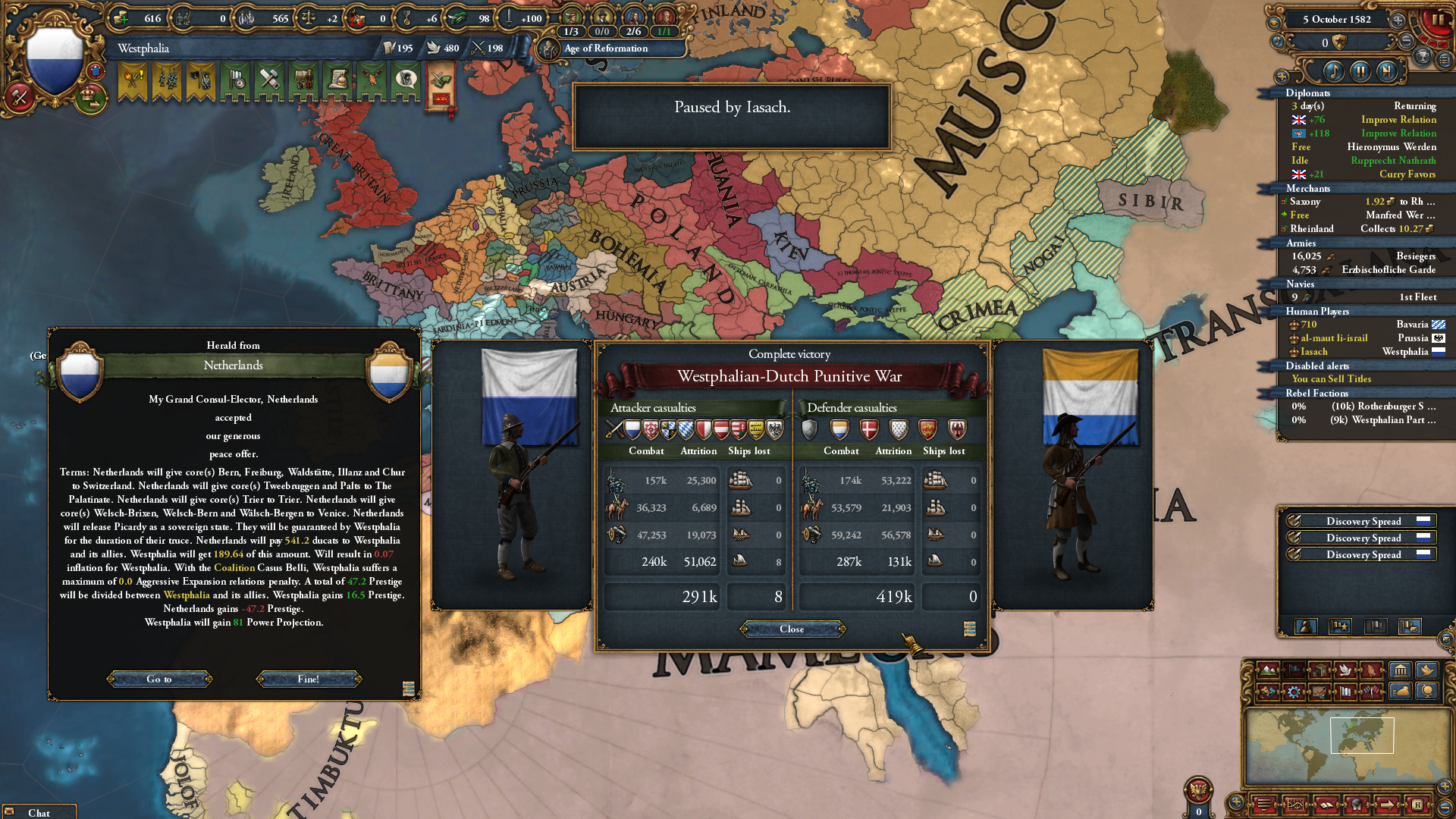1456x819 pixels.
Task: Zoom in the map with minimap plus
Action: [1445, 787]
